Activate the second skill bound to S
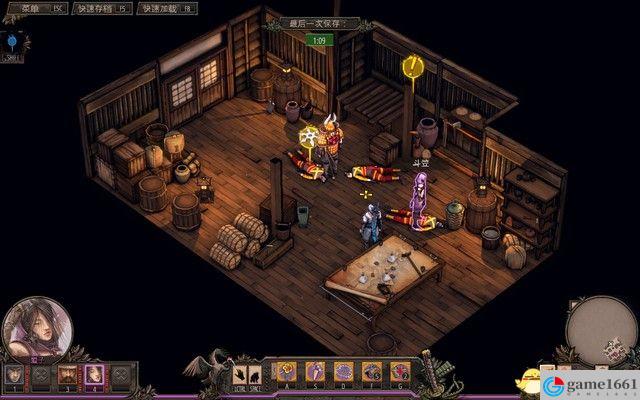This screenshot has width=640, height=400. pos(314,372)
